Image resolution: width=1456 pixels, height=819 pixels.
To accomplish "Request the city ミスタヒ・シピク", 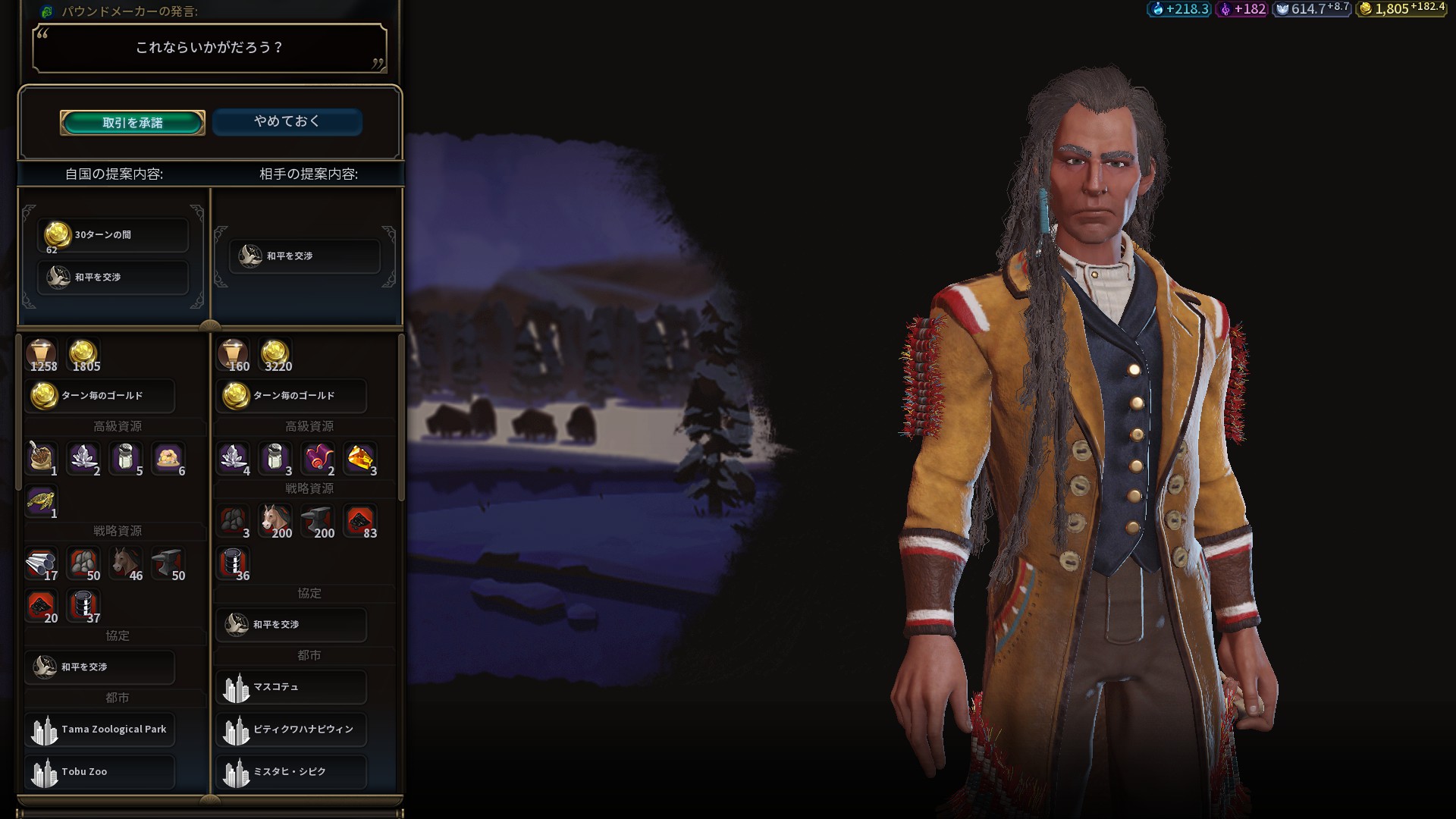I will (292, 772).
